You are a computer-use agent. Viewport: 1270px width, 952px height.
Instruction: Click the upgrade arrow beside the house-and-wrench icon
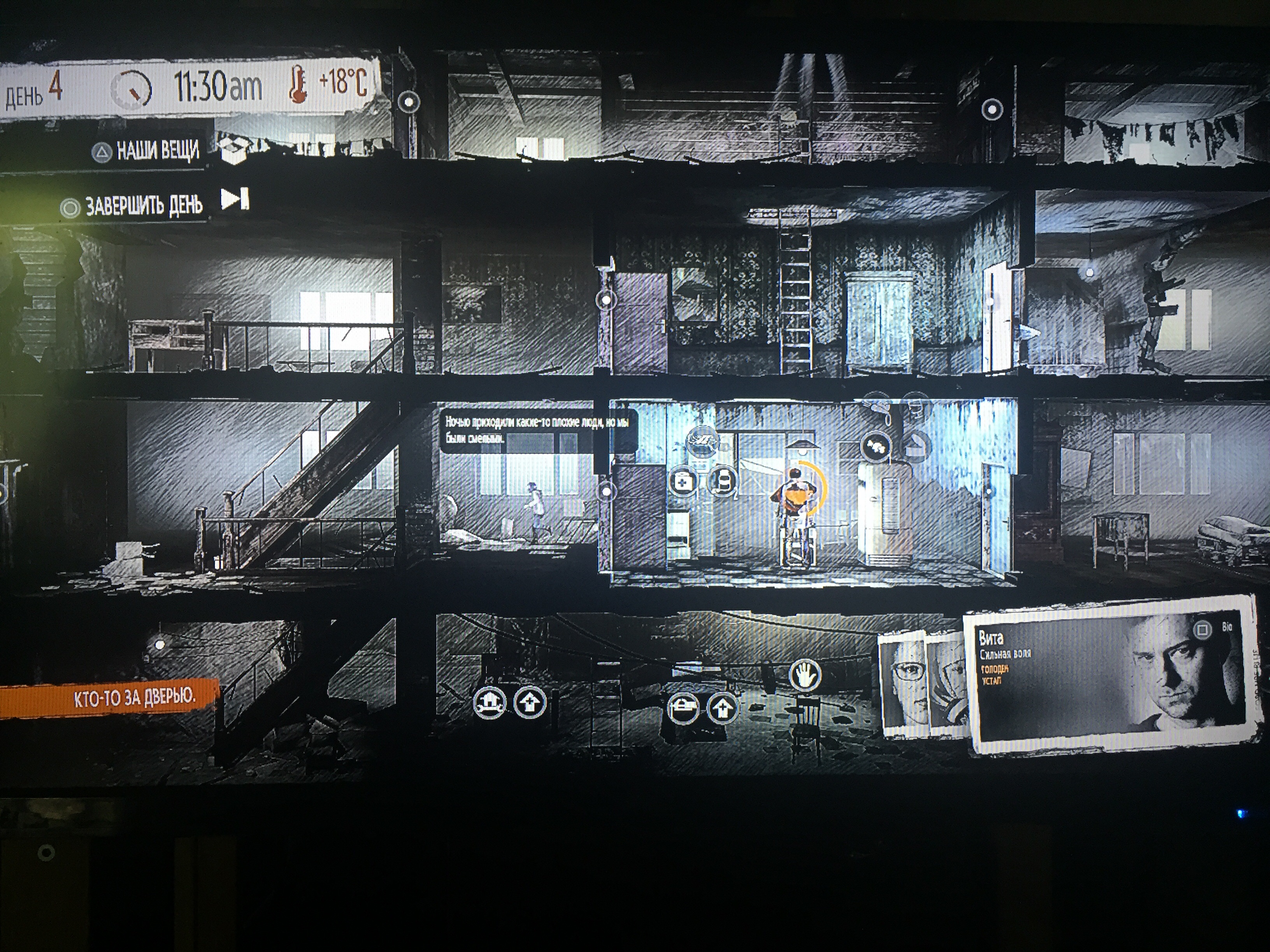[x=529, y=702]
